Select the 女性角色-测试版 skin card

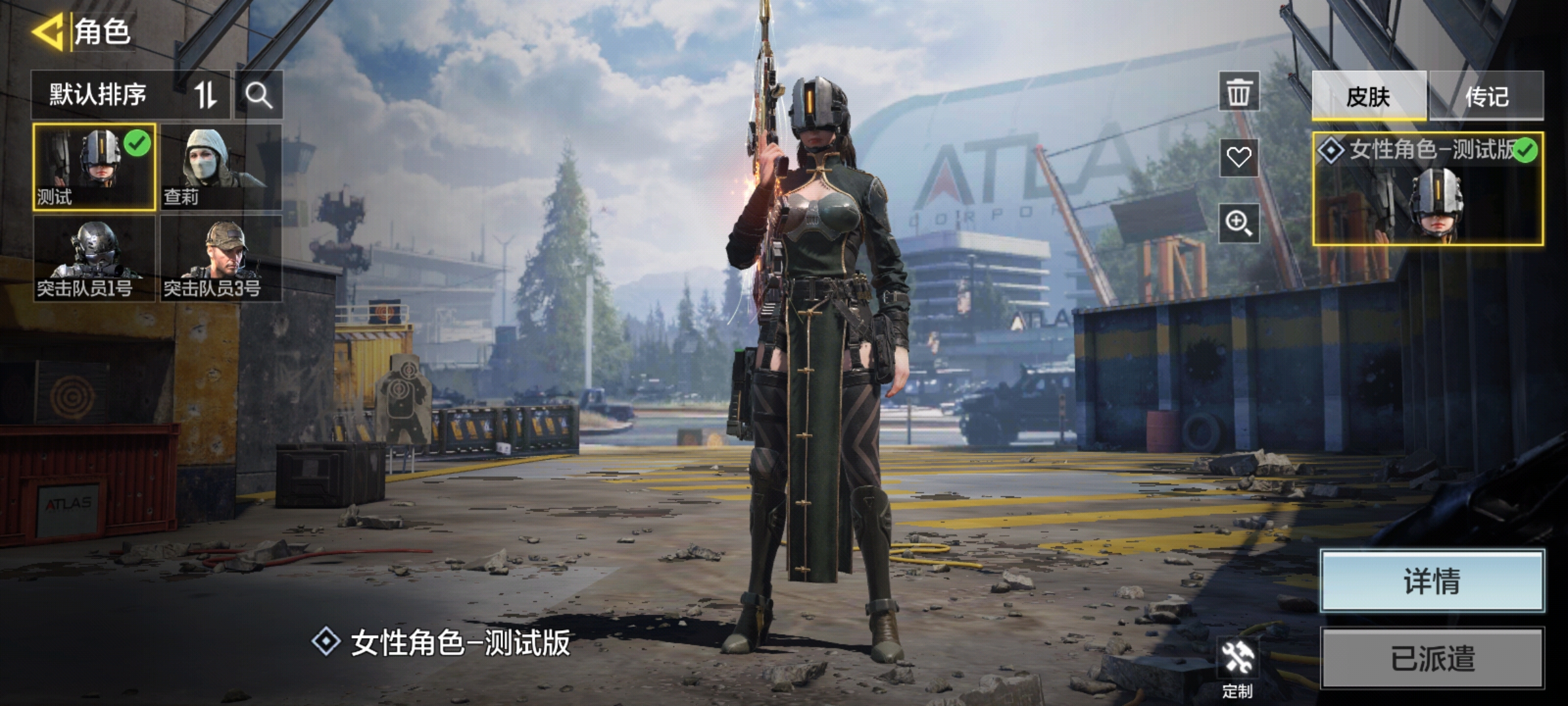click(1428, 190)
